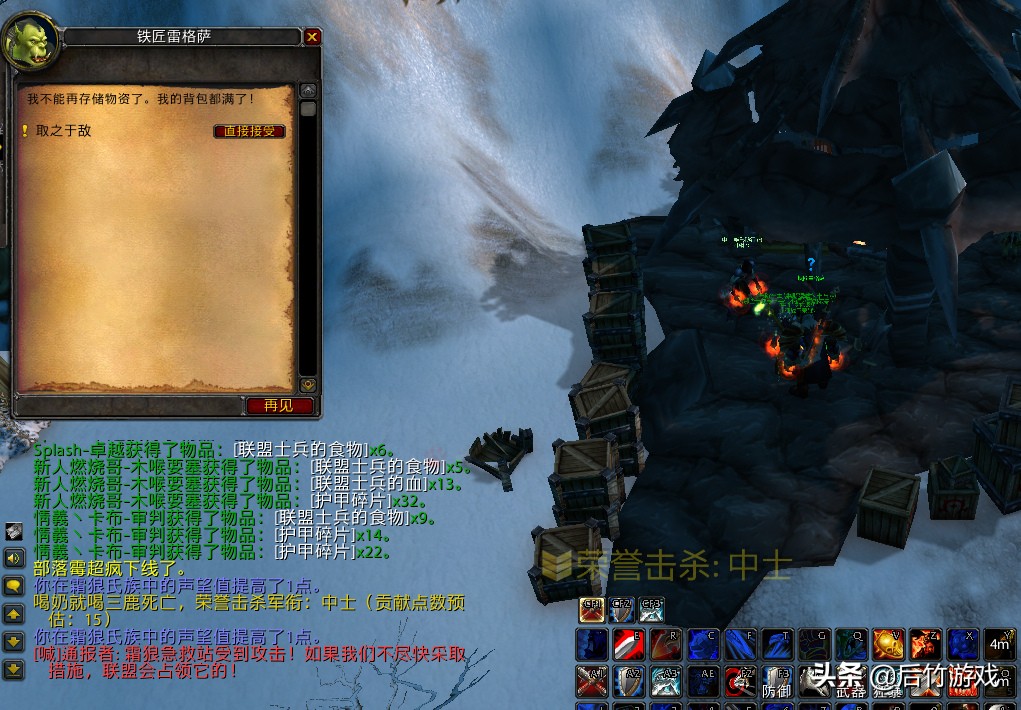Close the 铁匠雷格萨 dialogue window

click(x=312, y=37)
